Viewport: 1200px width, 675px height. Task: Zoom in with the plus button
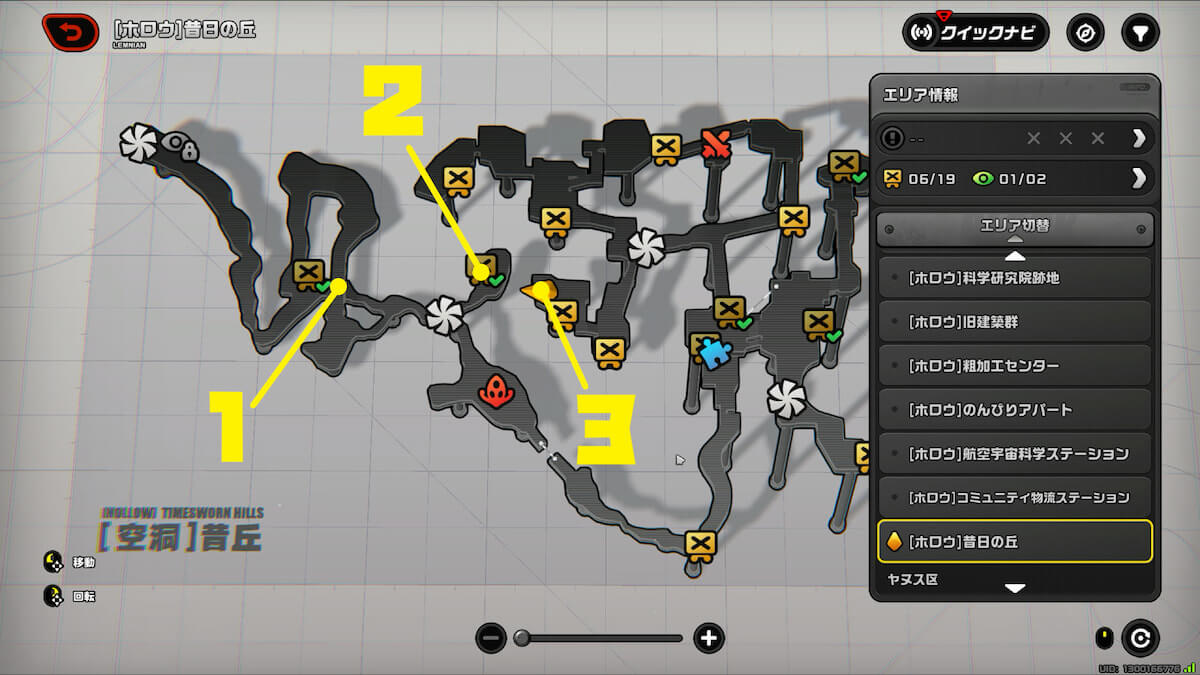[709, 638]
